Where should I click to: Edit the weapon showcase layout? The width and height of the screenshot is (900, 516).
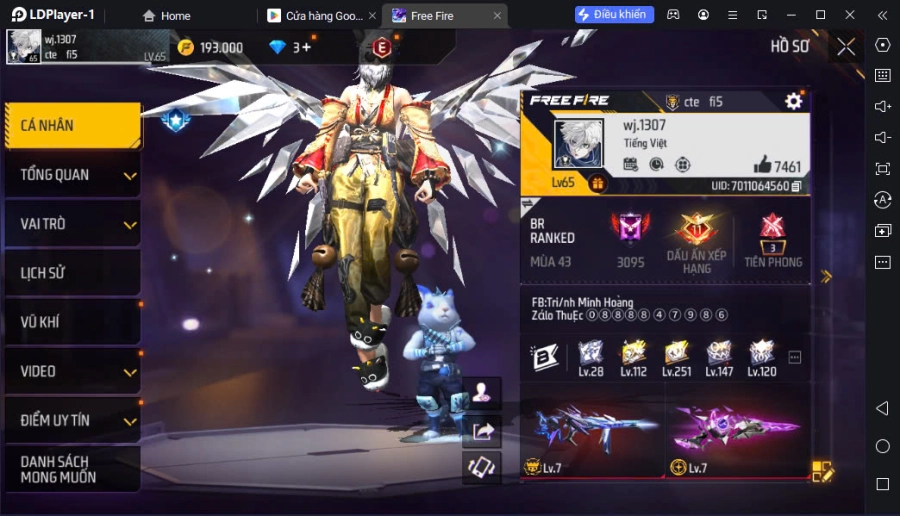[822, 470]
